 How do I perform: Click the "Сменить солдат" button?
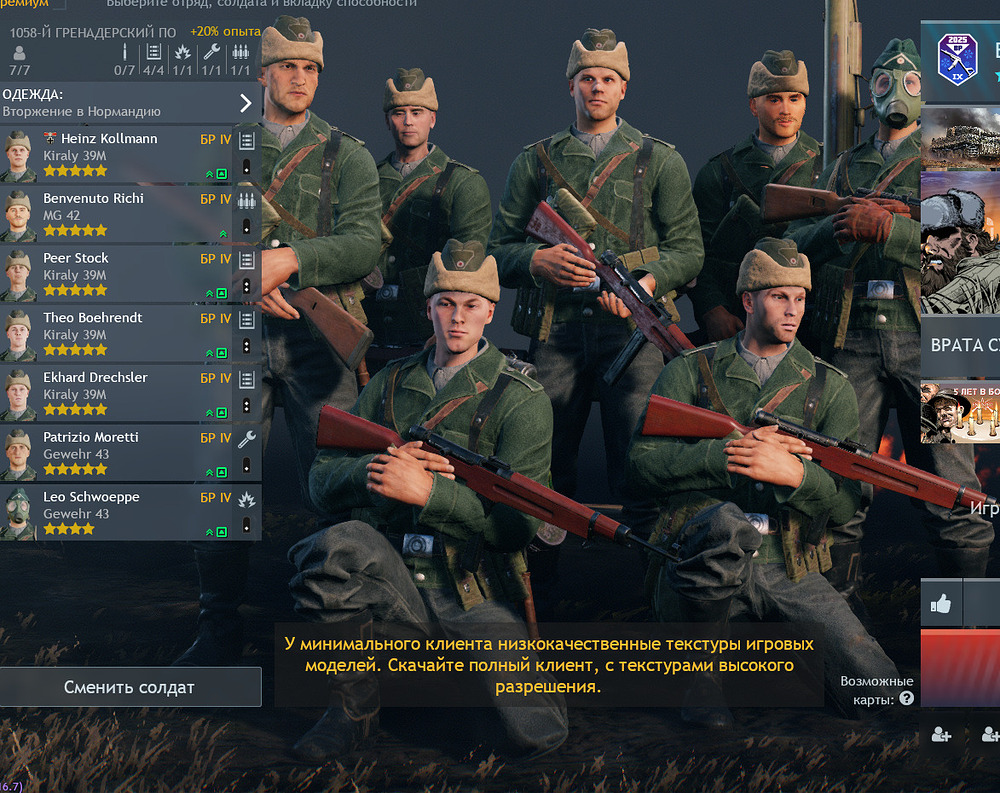[130, 687]
